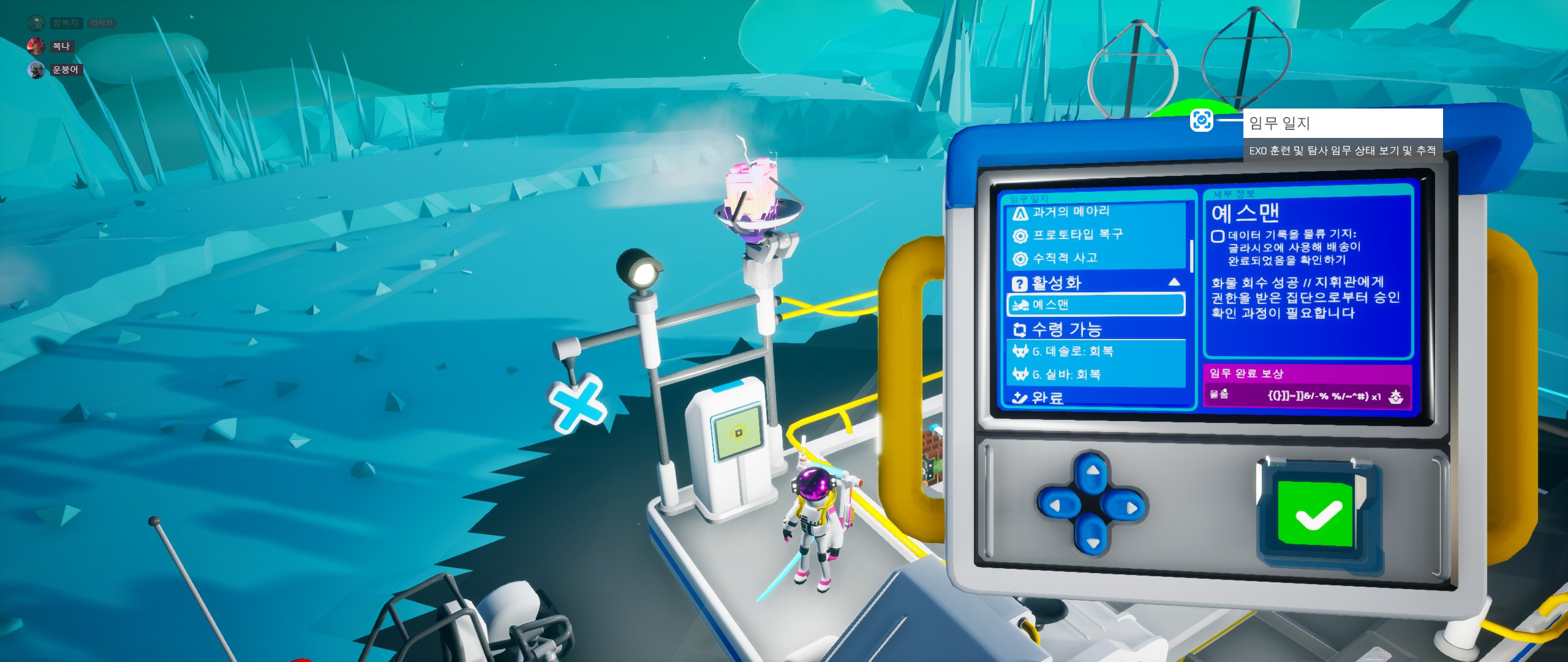Select the highlighted 예스맨 mission

[x=1096, y=305]
